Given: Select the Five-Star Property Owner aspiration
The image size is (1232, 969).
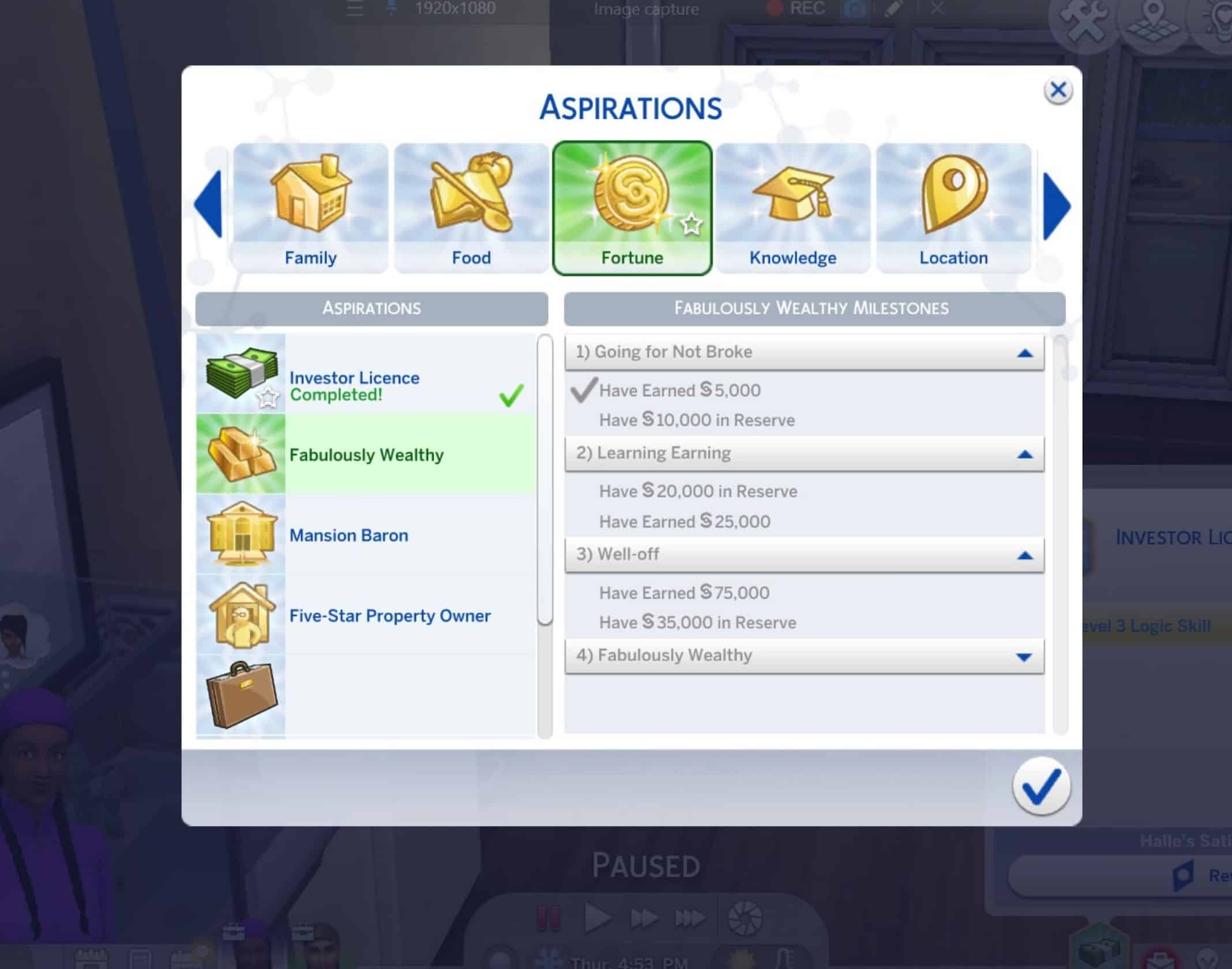Looking at the screenshot, I should pyautogui.click(x=366, y=615).
